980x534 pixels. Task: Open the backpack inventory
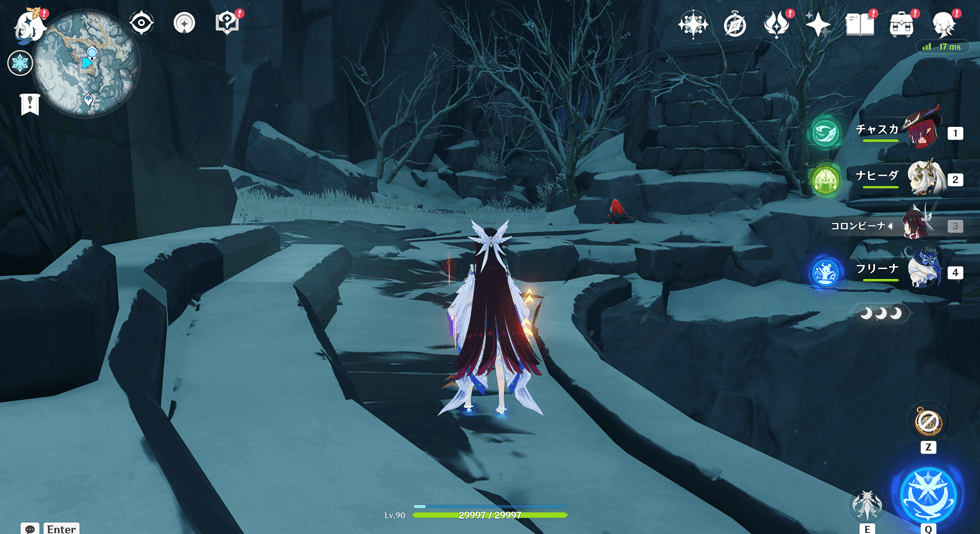[x=902, y=25]
